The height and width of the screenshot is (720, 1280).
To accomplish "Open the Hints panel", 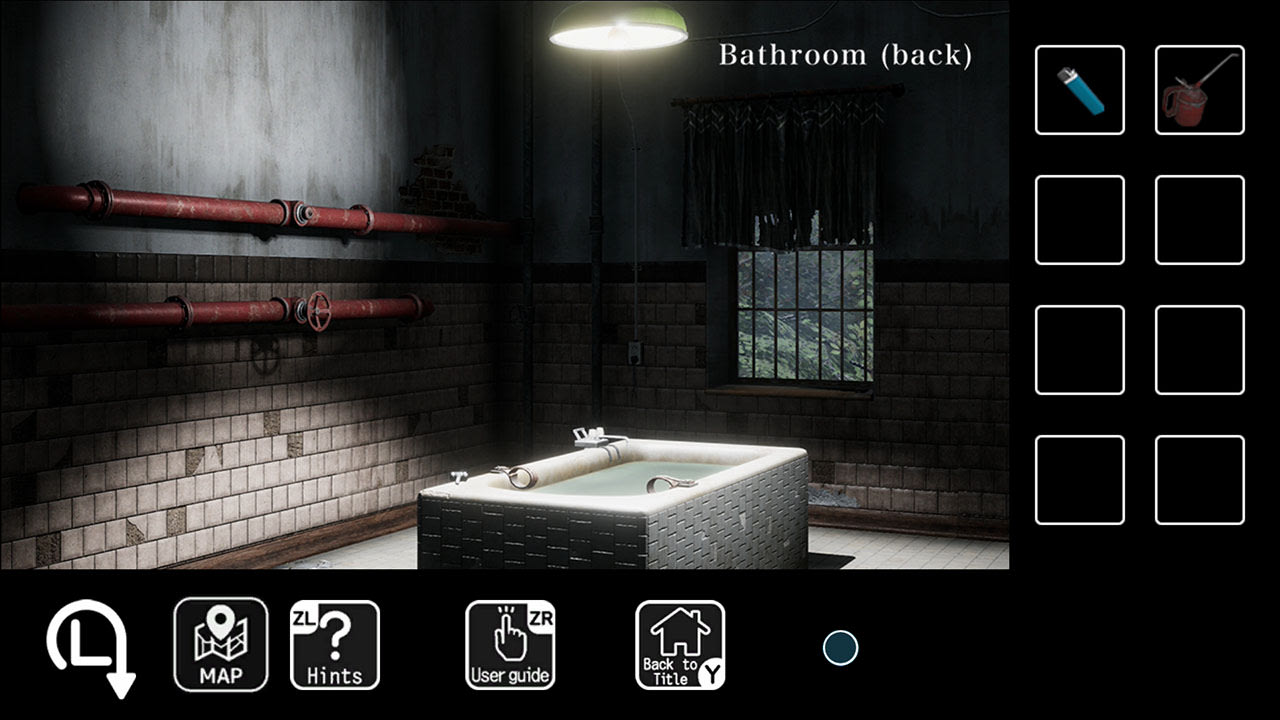I will (335, 645).
